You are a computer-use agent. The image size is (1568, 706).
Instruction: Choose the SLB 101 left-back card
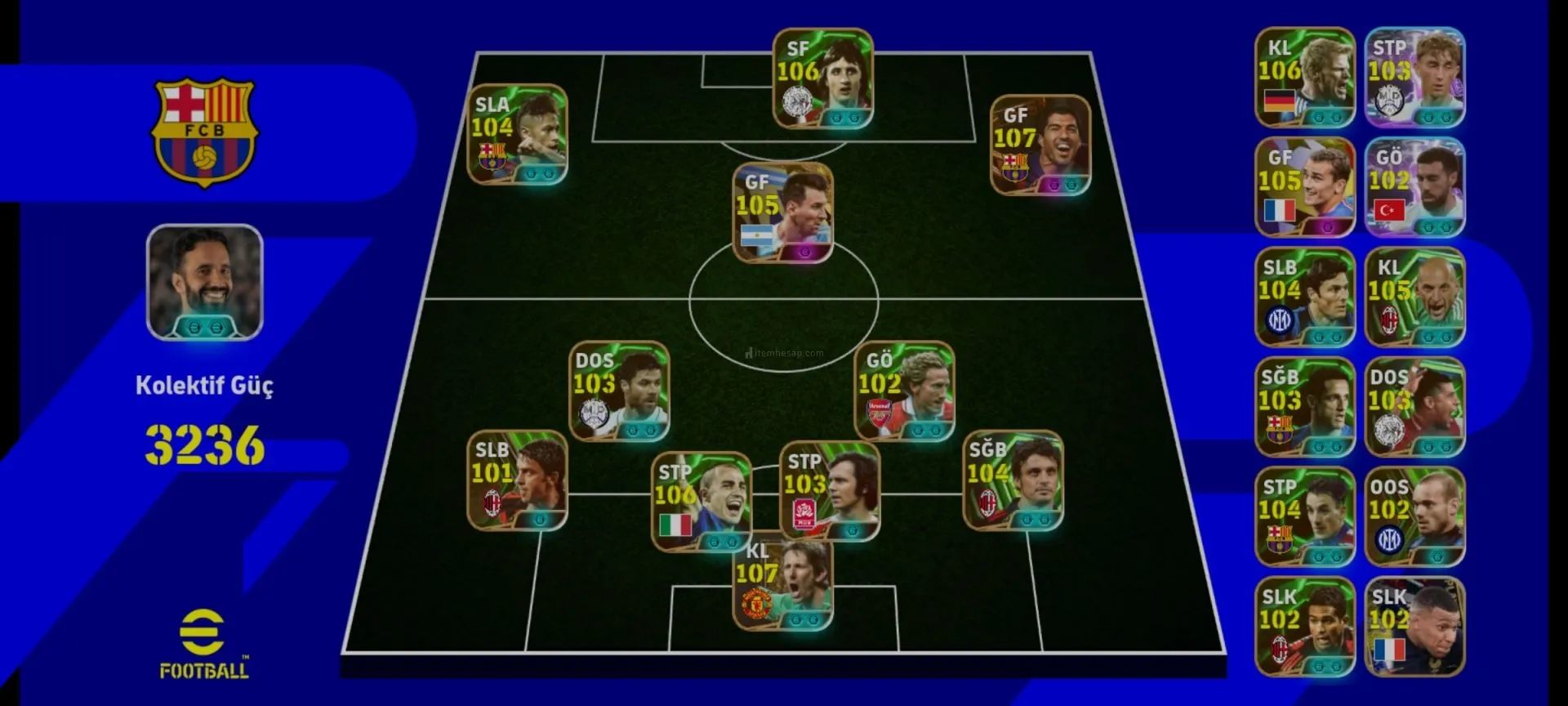(517, 480)
